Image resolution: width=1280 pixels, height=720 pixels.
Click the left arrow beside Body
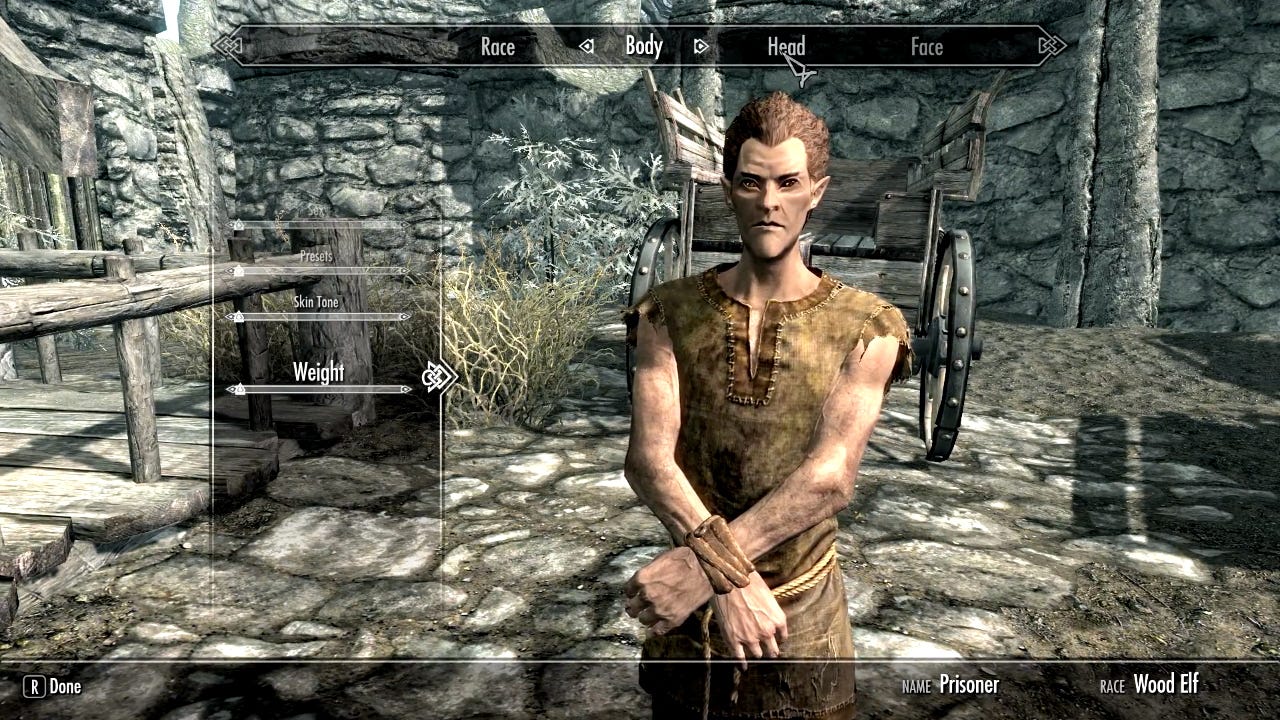coord(587,46)
